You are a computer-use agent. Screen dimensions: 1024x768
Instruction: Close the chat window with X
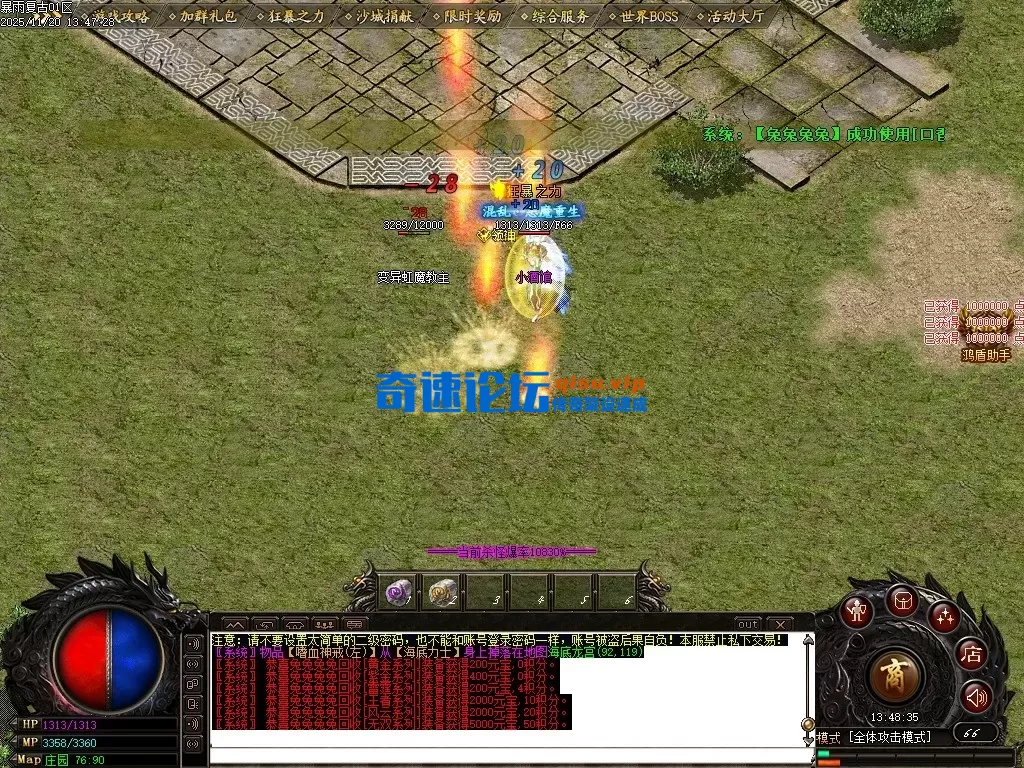(779, 624)
